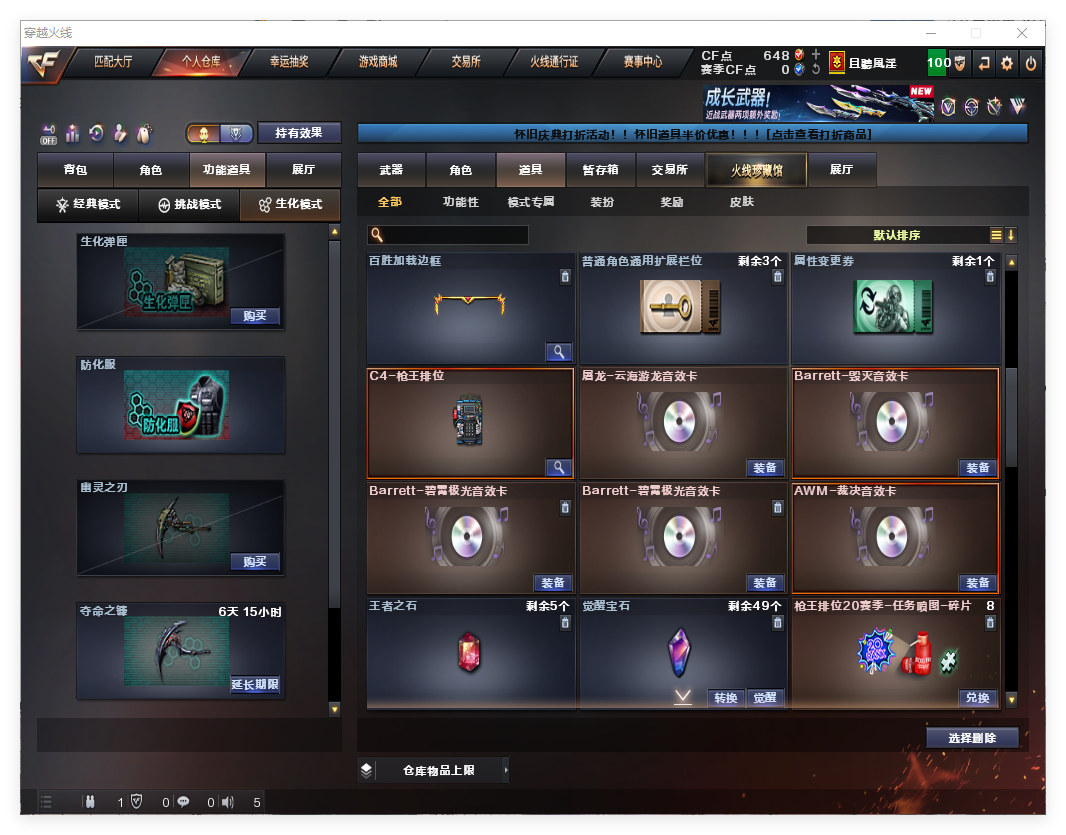Open the 交易所 exchange from the top menu
This screenshot has height=835, width=1066.
pos(466,62)
